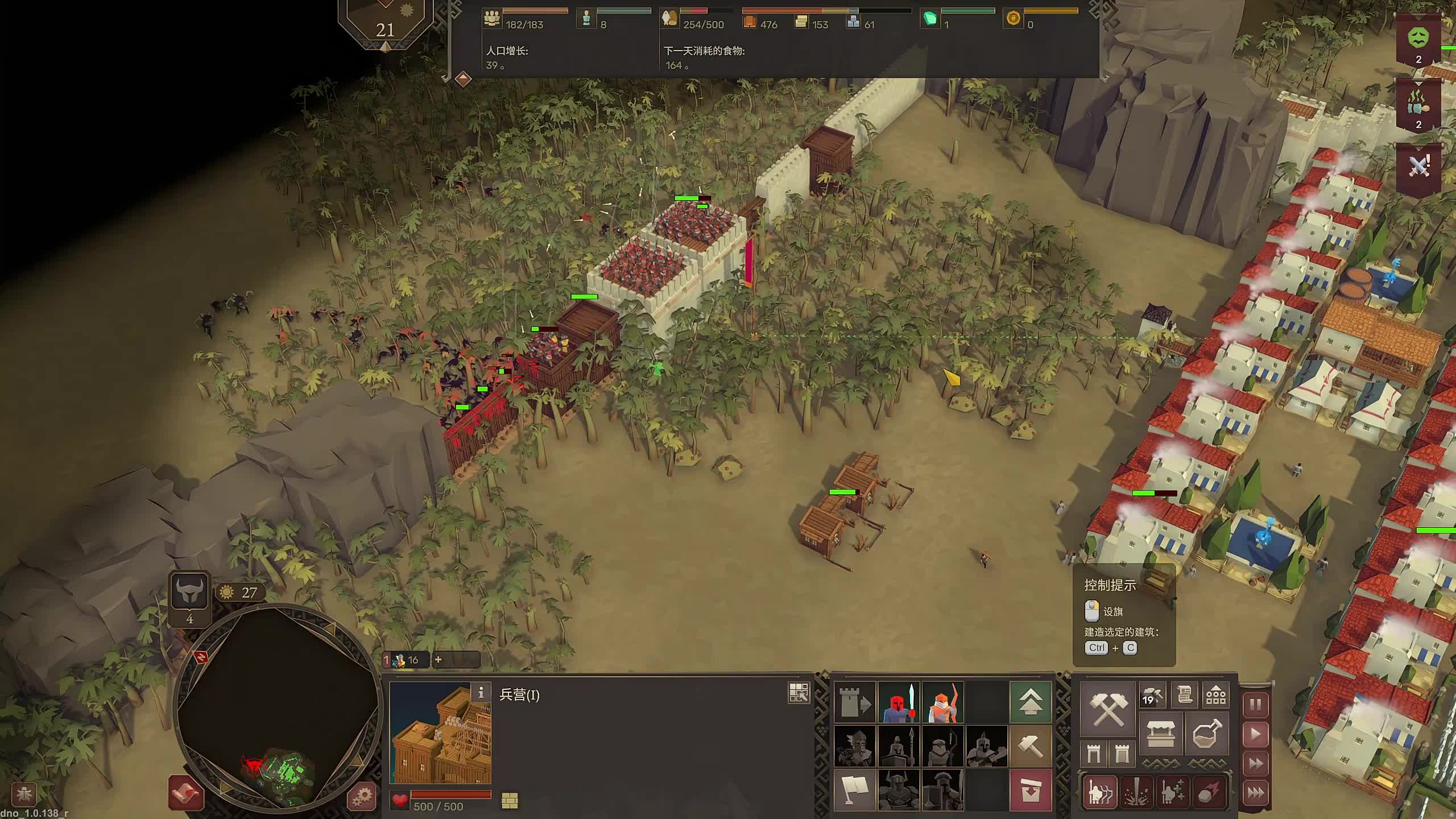Demolish building with the red box button

tap(1030, 790)
